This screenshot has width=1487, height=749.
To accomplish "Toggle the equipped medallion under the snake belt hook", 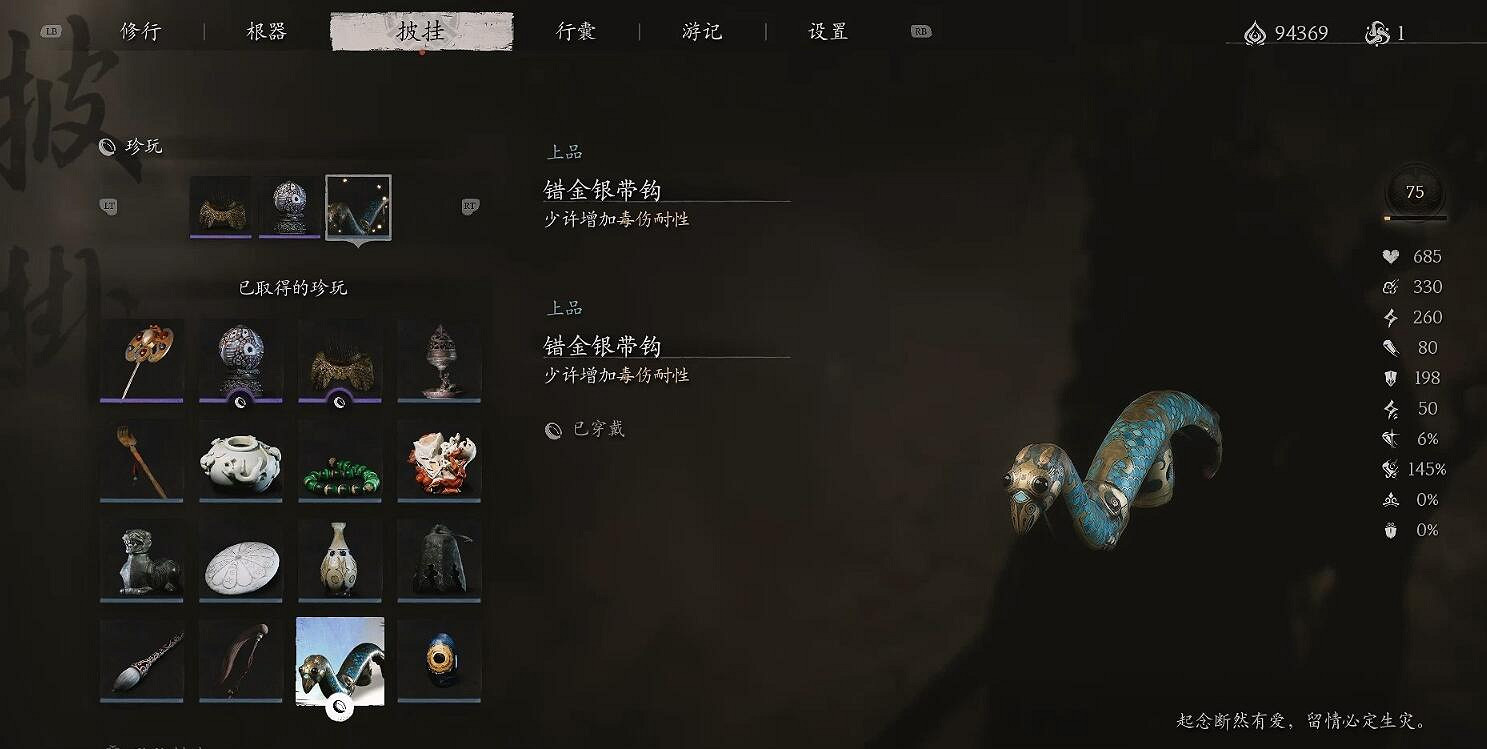I will click(x=339, y=704).
